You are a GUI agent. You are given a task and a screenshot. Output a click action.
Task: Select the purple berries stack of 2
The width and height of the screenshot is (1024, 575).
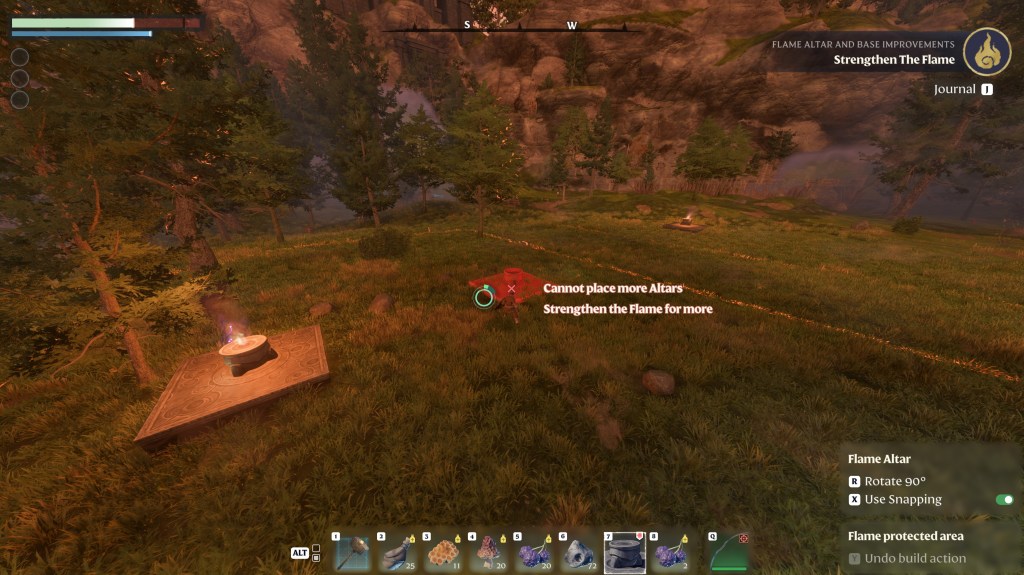[670, 553]
